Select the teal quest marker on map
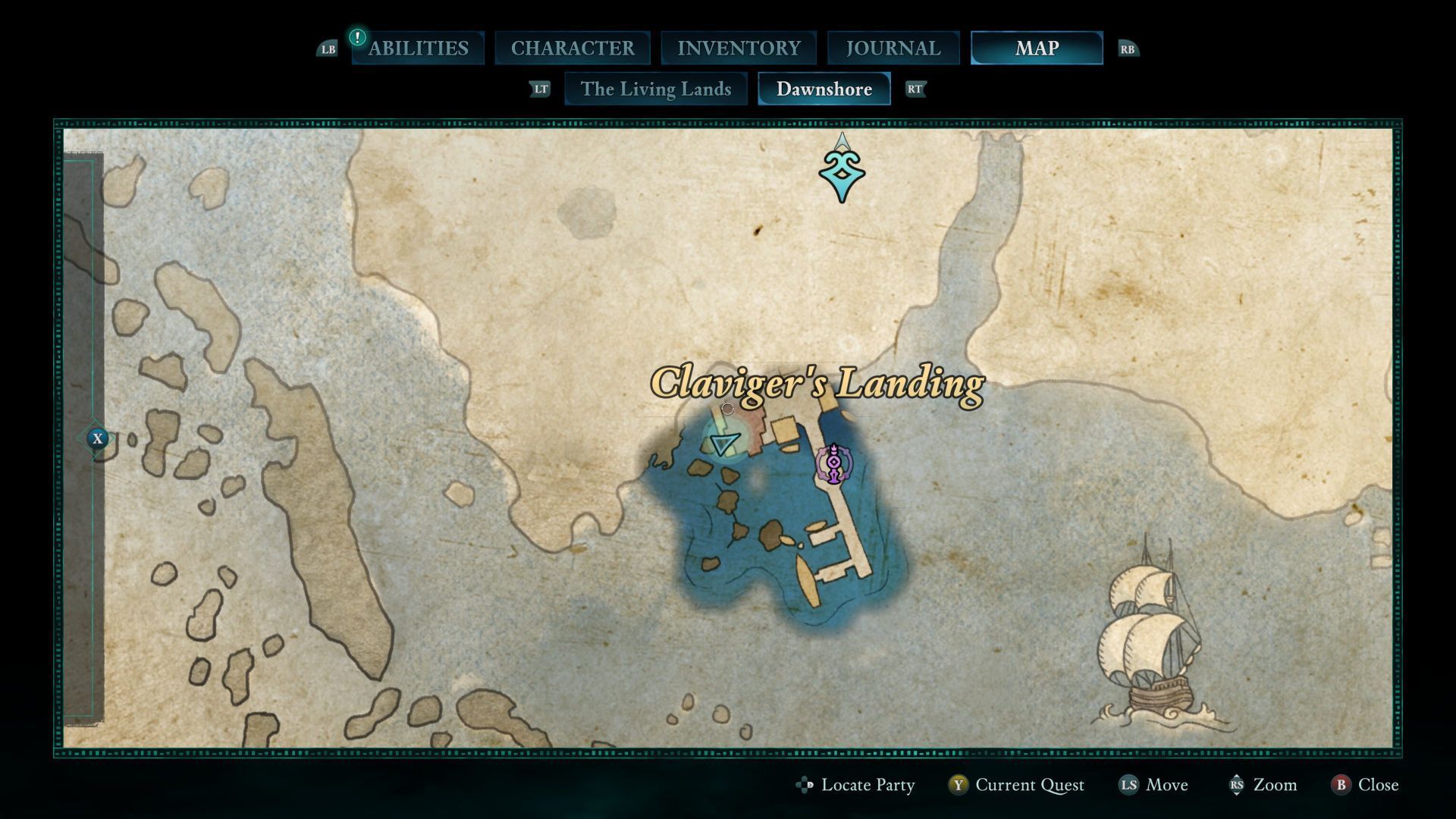 click(x=842, y=174)
